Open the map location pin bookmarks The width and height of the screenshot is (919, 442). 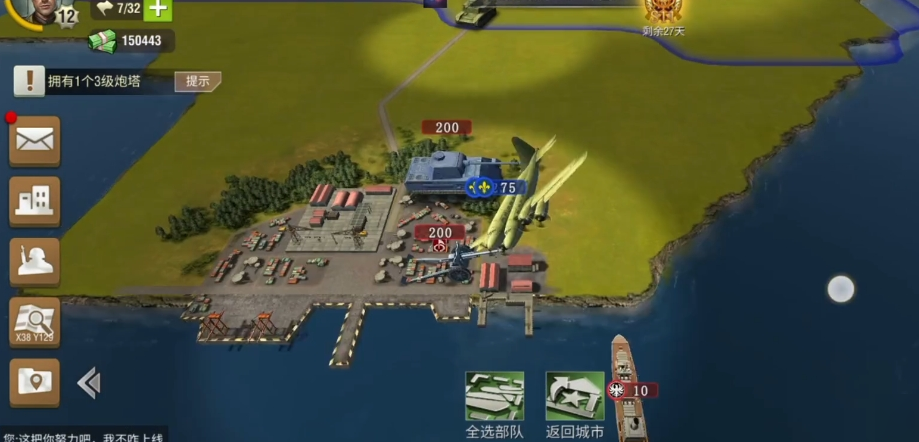coord(35,382)
